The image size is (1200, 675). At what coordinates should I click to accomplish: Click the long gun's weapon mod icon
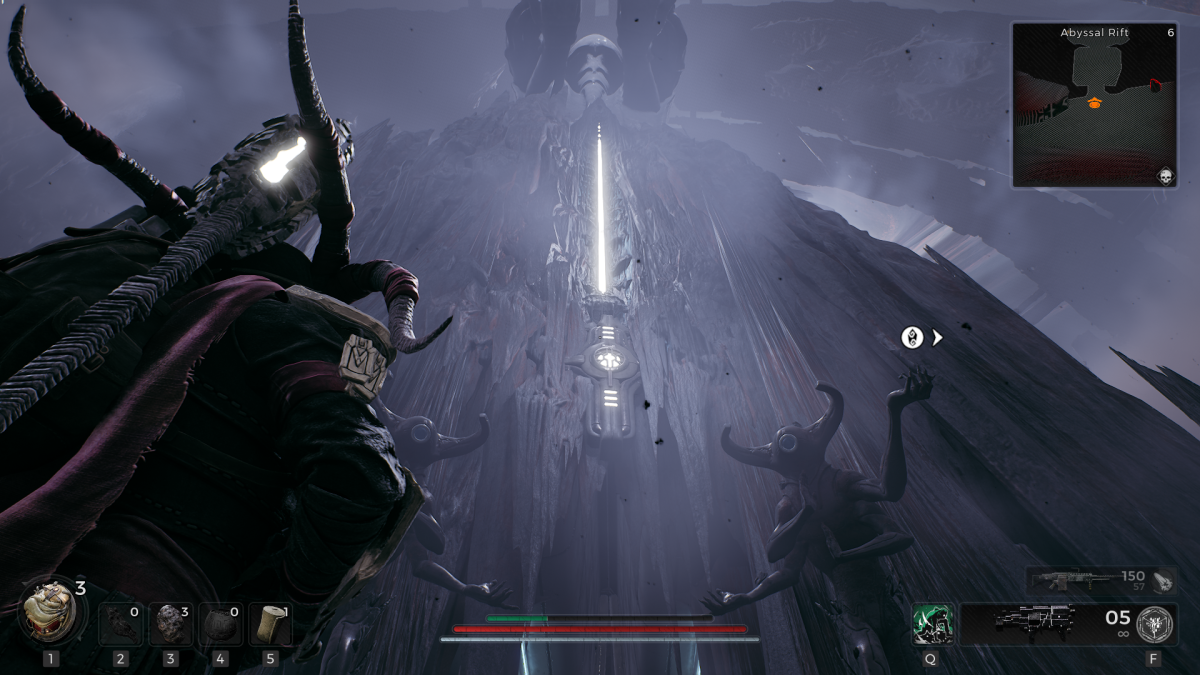[x=1160, y=581]
